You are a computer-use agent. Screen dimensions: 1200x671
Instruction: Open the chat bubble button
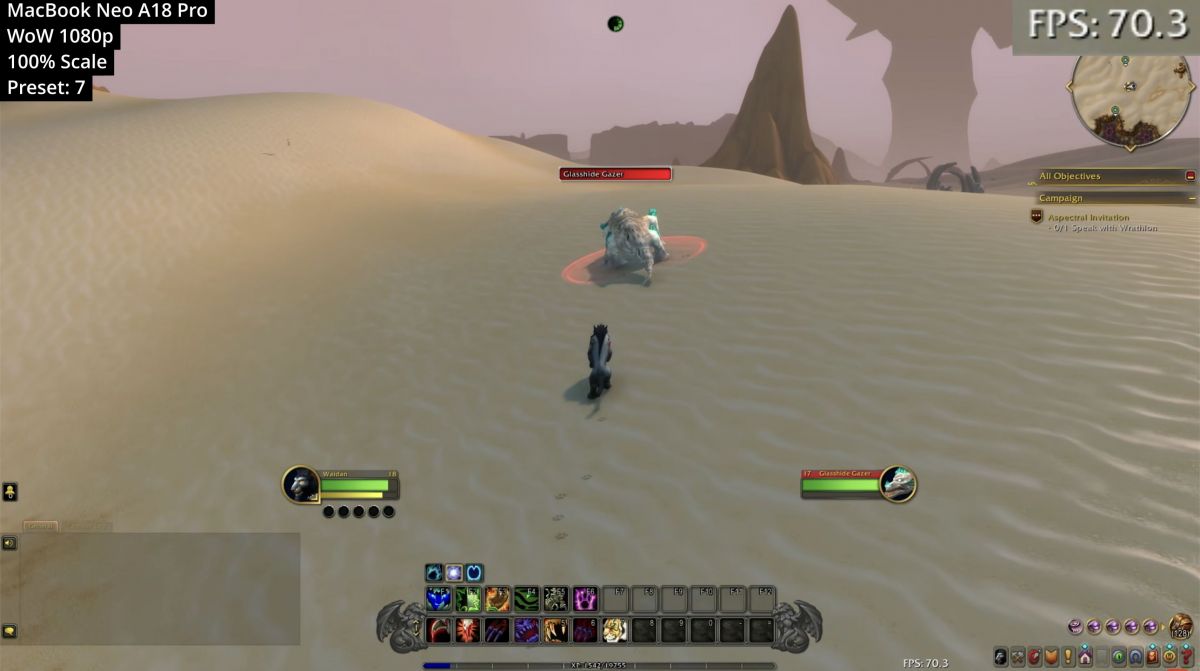pos(9,631)
